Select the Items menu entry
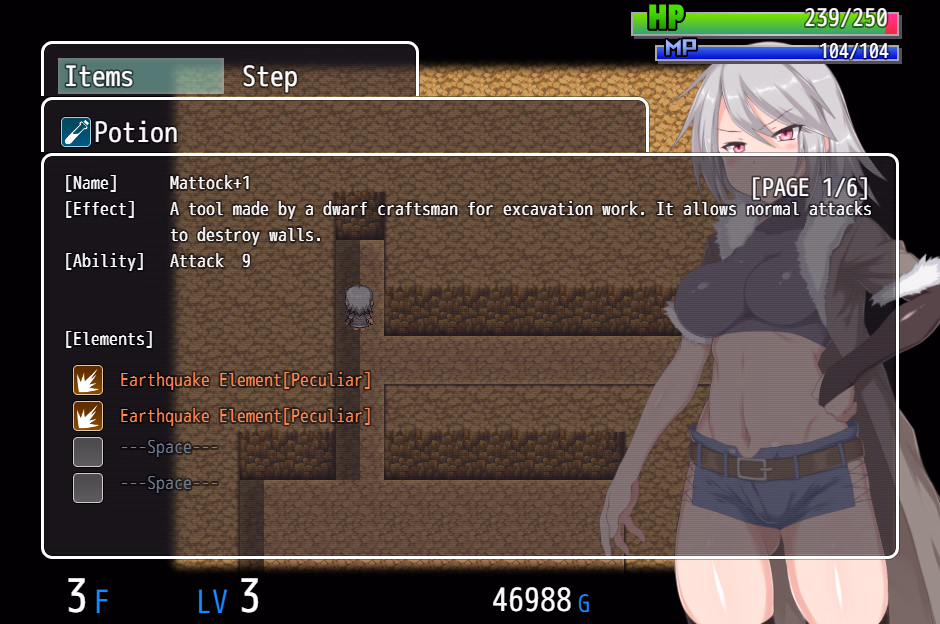Viewport: 940px width, 624px height. click(140, 77)
